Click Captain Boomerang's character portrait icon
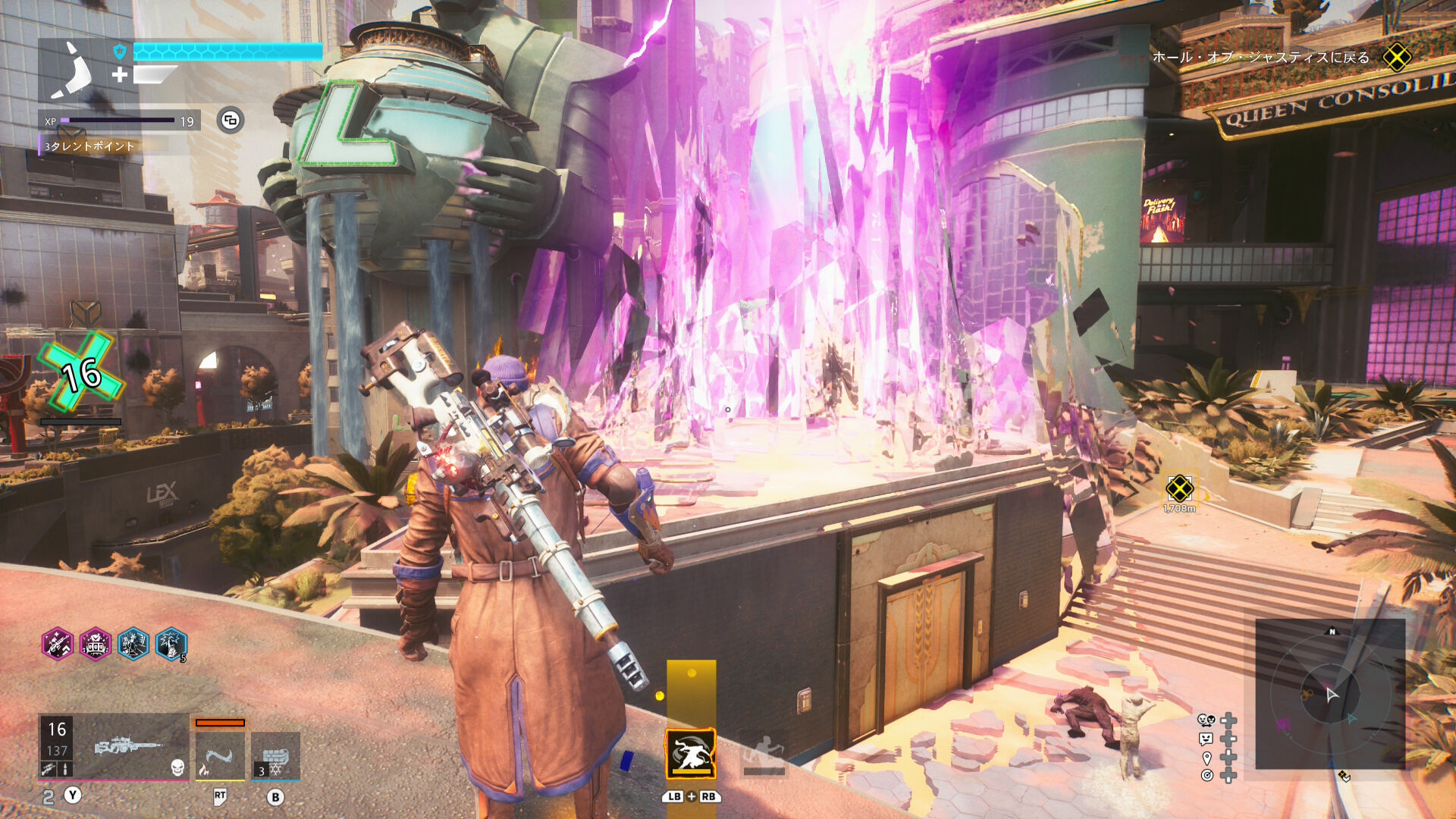The width and height of the screenshot is (1456, 819). pos(73,71)
